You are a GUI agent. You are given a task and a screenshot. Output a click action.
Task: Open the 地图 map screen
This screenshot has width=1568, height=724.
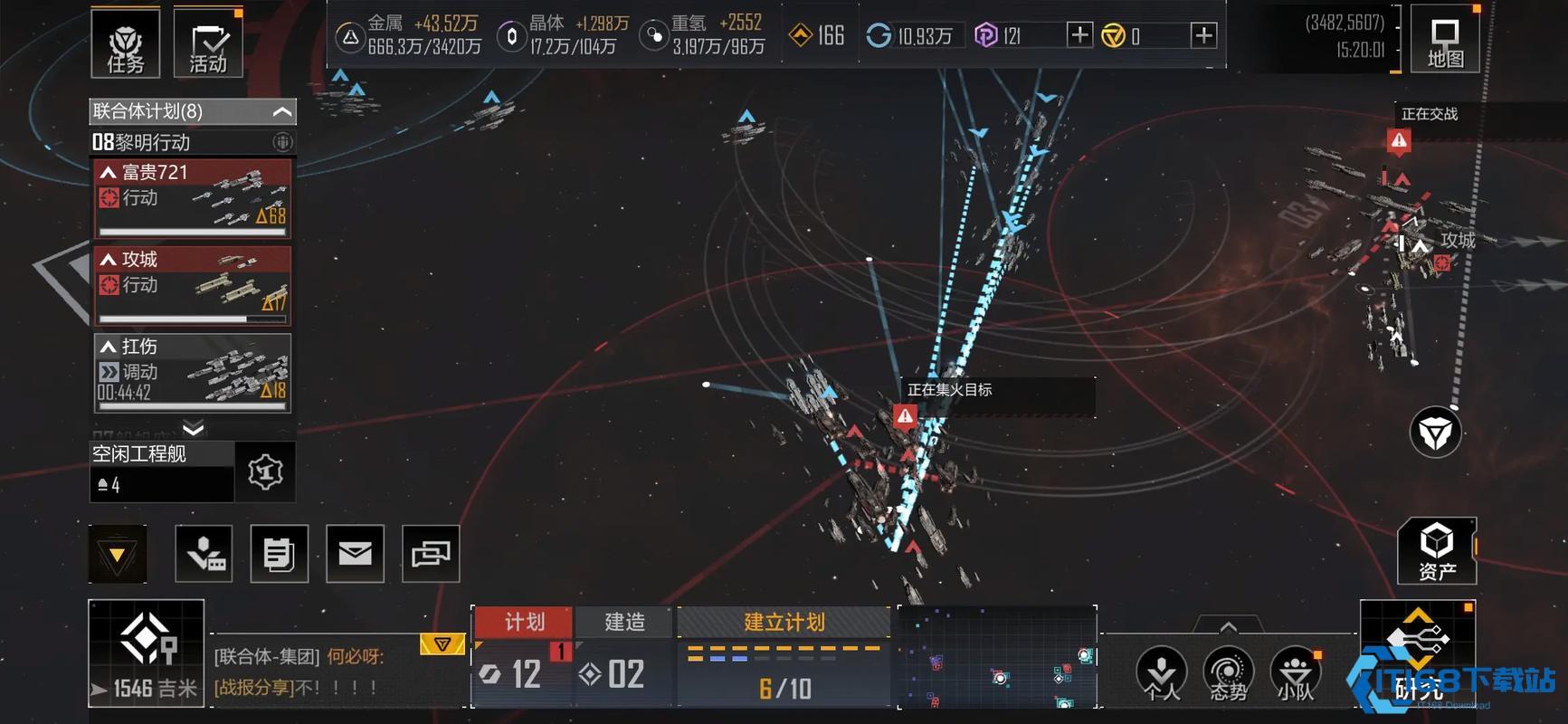pyautogui.click(x=1444, y=41)
